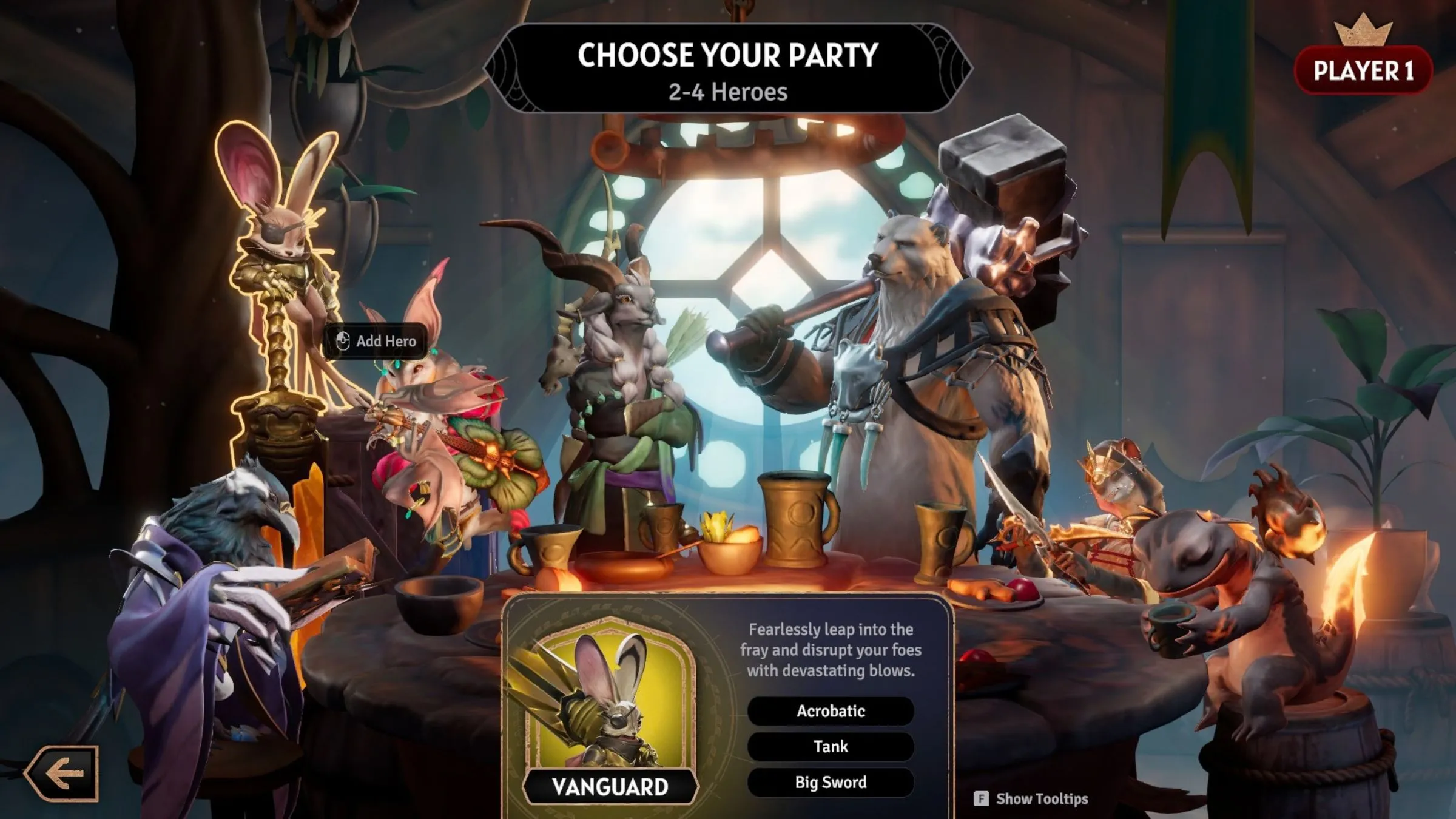This screenshot has height=819, width=1456.
Task: Click the Big Sword trait tag
Action: click(x=831, y=783)
